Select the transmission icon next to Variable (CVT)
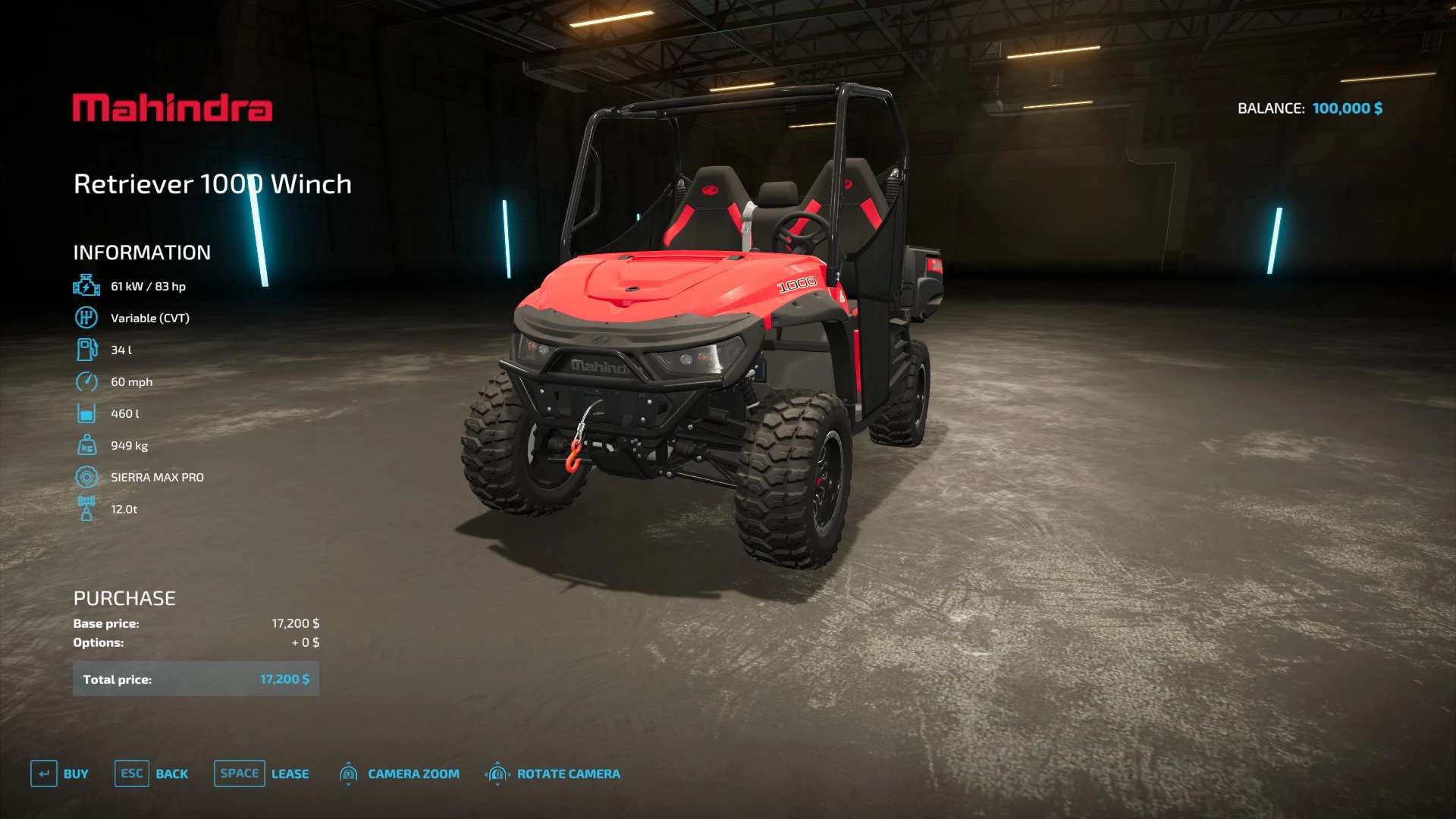This screenshot has height=819, width=1456. 86,318
